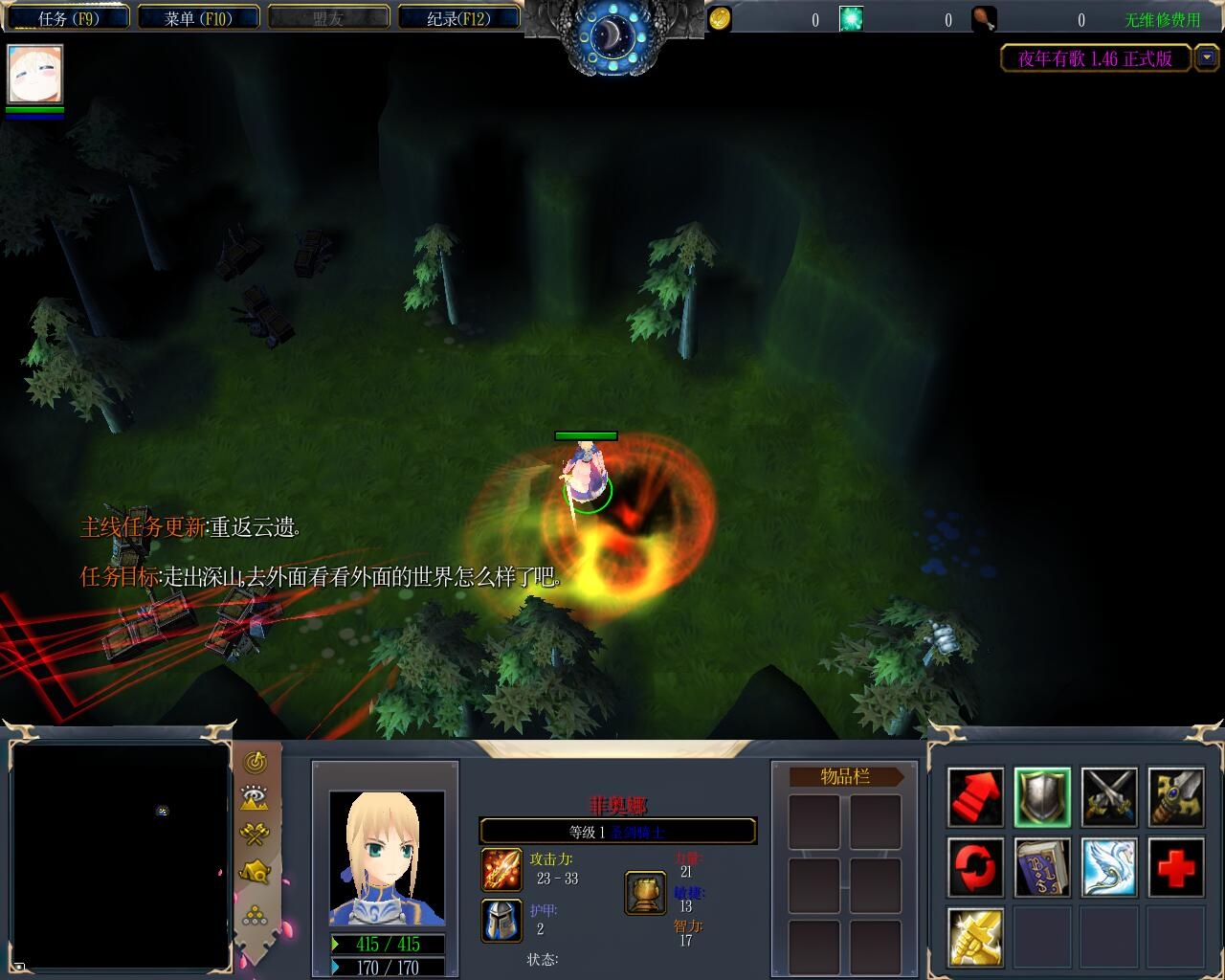Activate the crossed swords Hold Position command
1225x980 pixels.
[1109, 797]
